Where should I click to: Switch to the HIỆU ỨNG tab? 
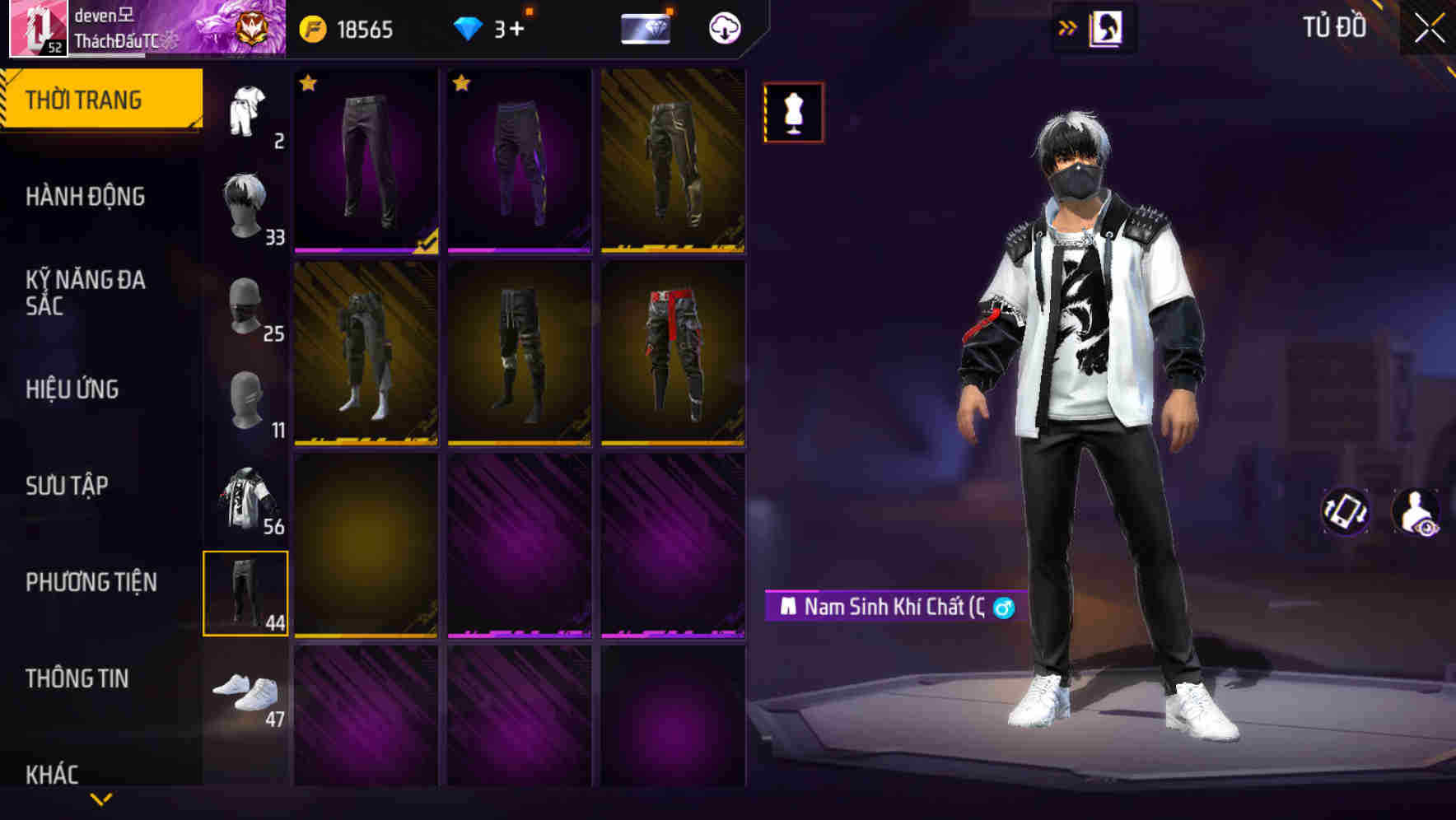(72, 389)
